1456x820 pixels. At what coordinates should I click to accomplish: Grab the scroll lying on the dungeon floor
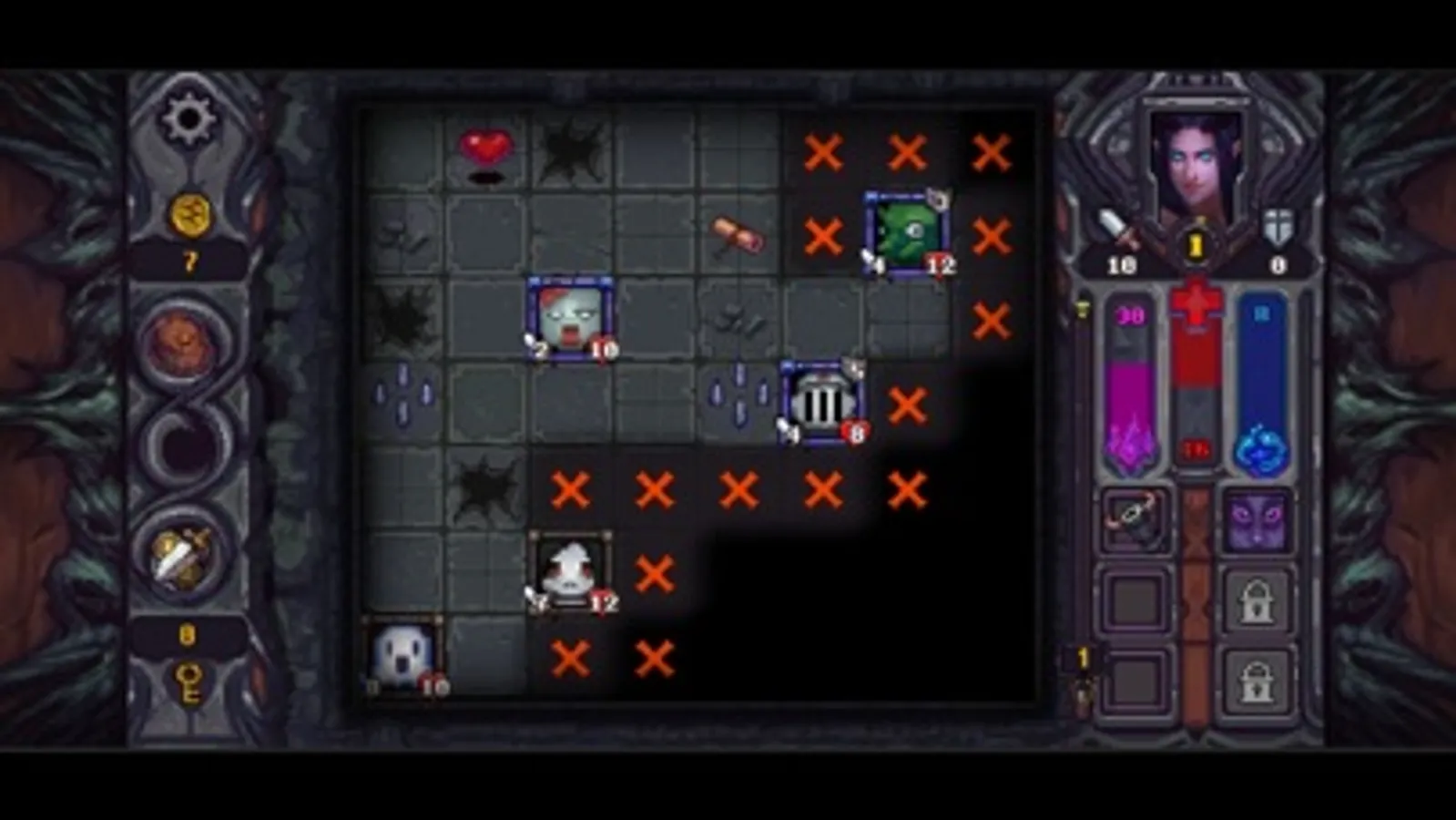[x=737, y=235]
